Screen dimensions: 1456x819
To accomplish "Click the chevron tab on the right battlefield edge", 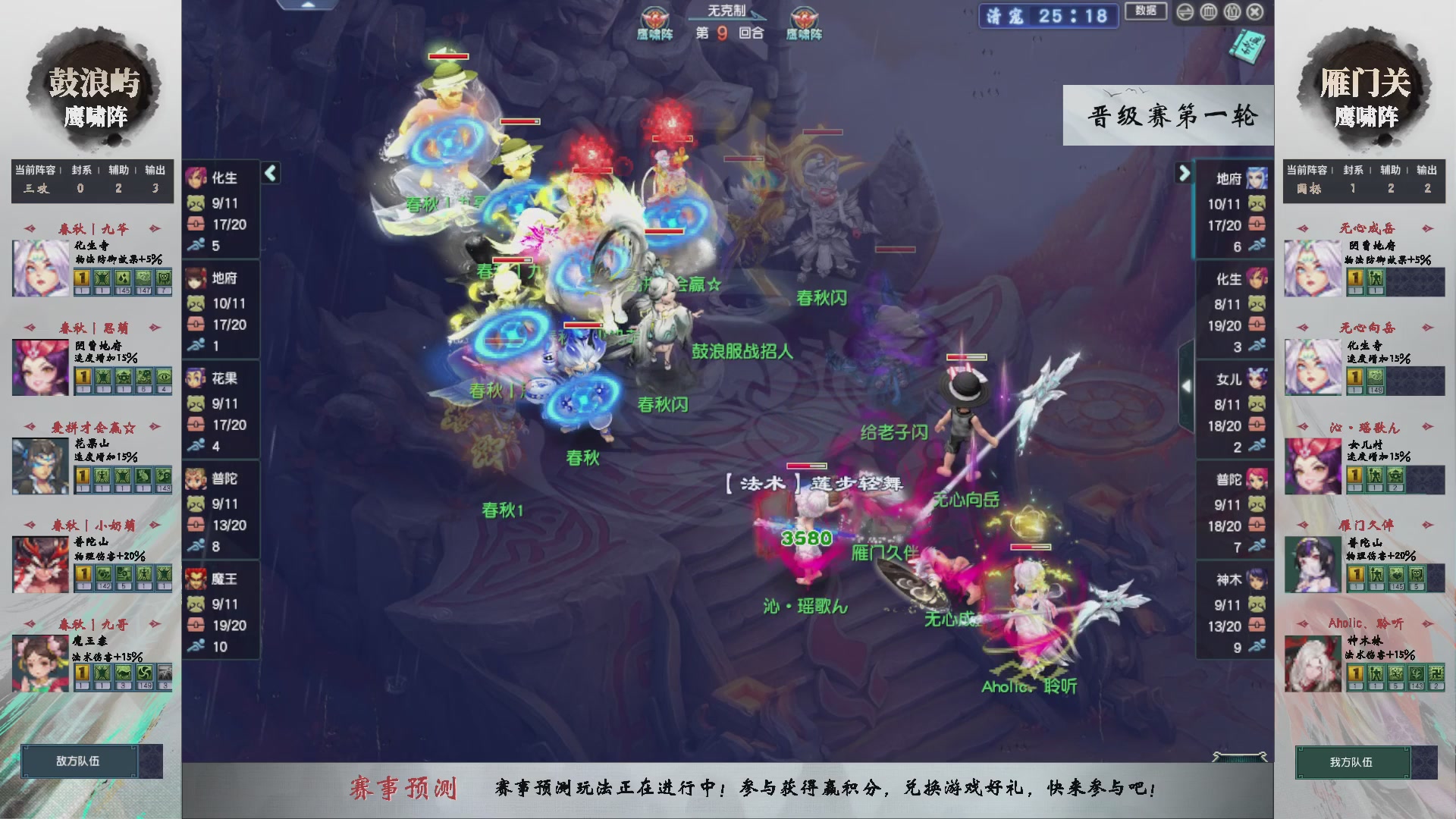I will [1188, 387].
